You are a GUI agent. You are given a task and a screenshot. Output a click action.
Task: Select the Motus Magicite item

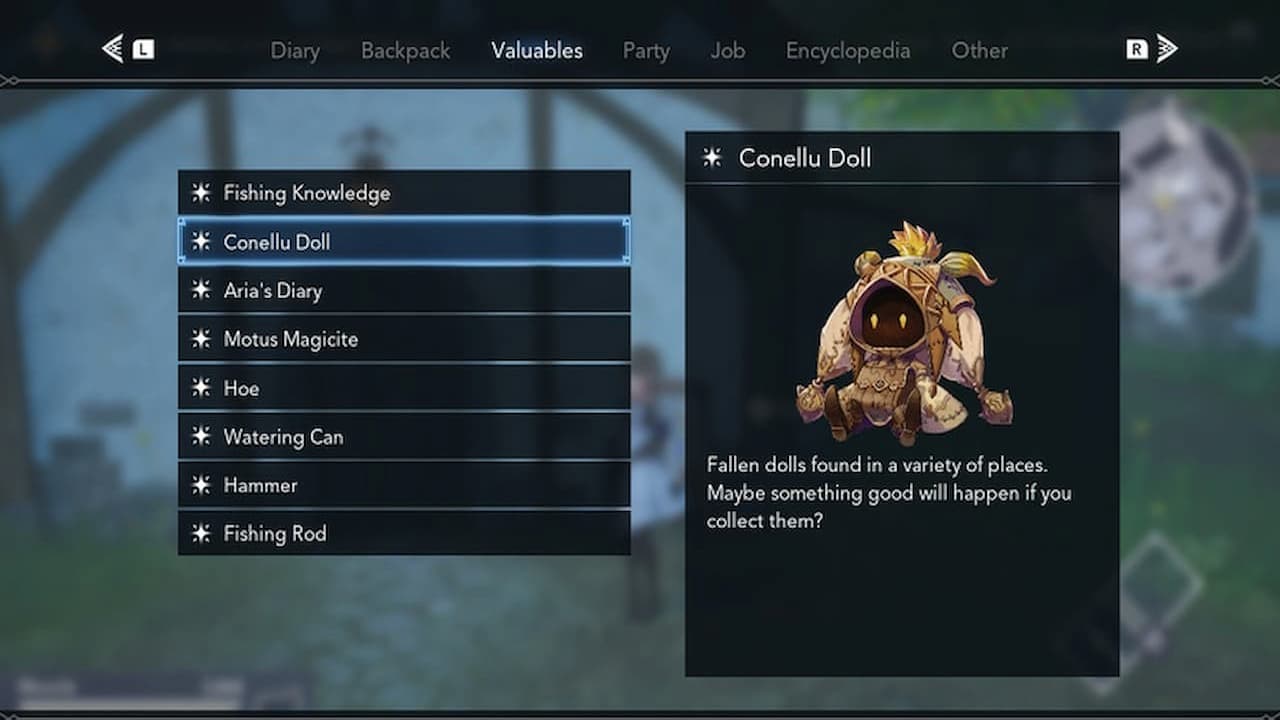click(404, 339)
